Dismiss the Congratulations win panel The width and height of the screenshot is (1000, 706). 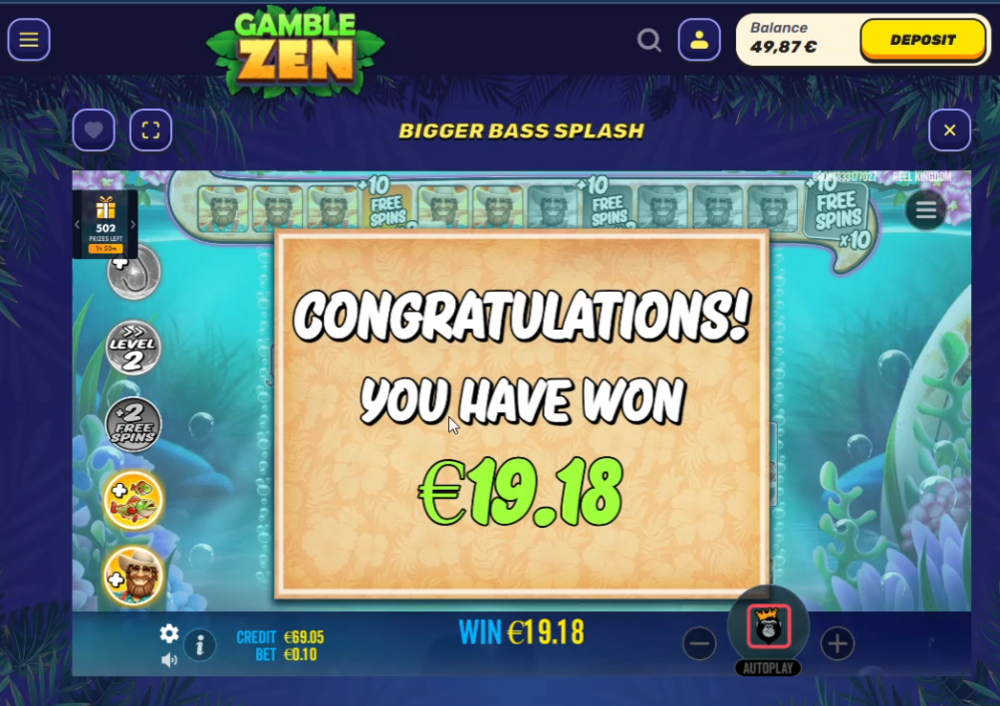pos(521,414)
